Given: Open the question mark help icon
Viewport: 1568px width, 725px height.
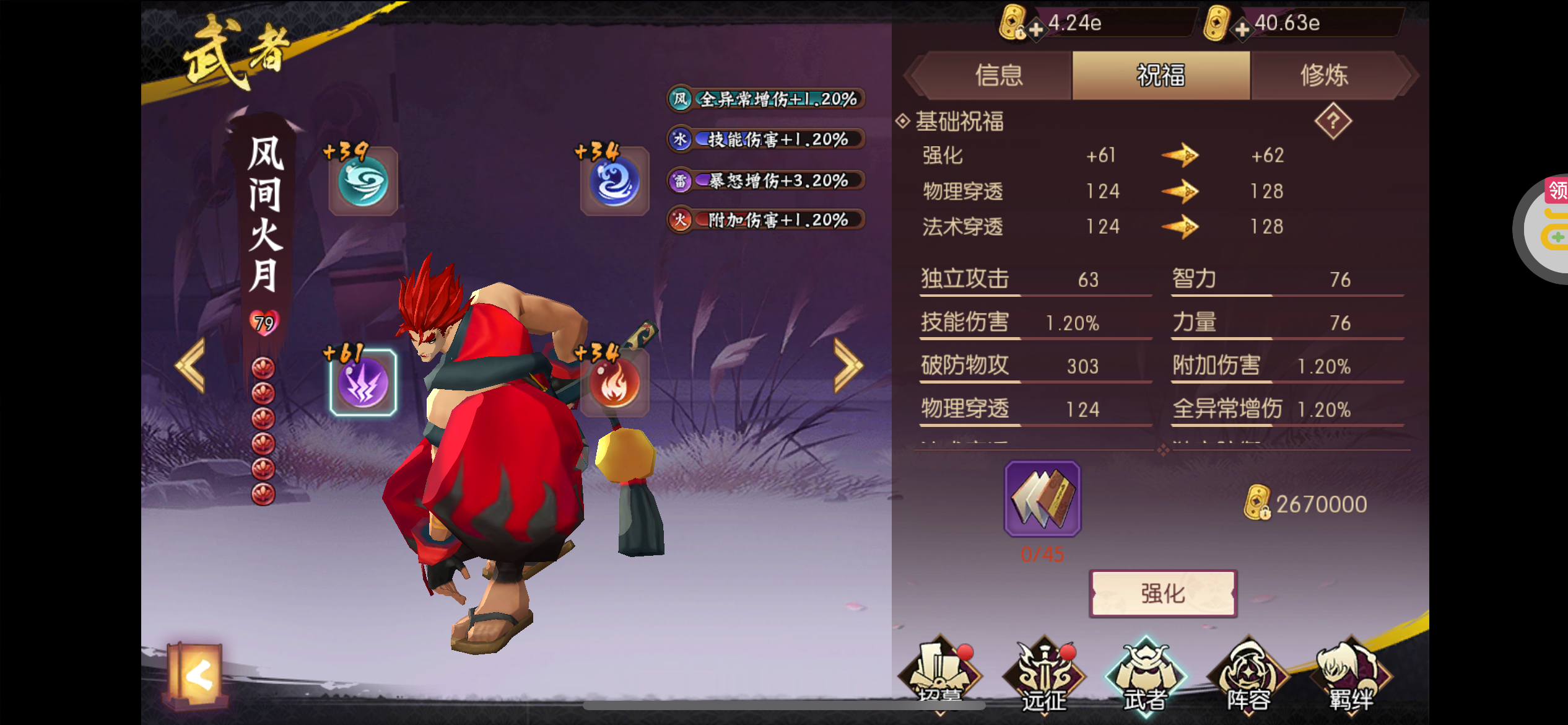Looking at the screenshot, I should (x=1333, y=121).
